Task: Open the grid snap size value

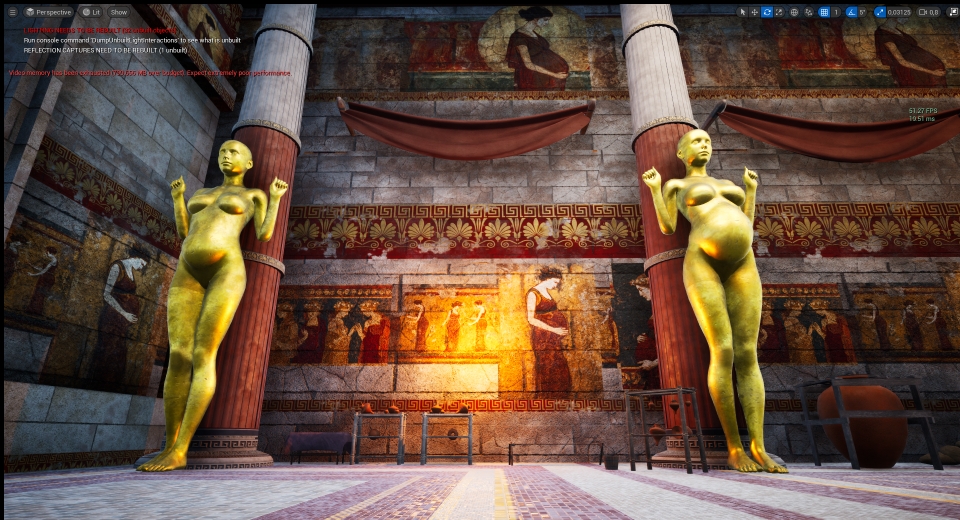Action: click(x=836, y=12)
